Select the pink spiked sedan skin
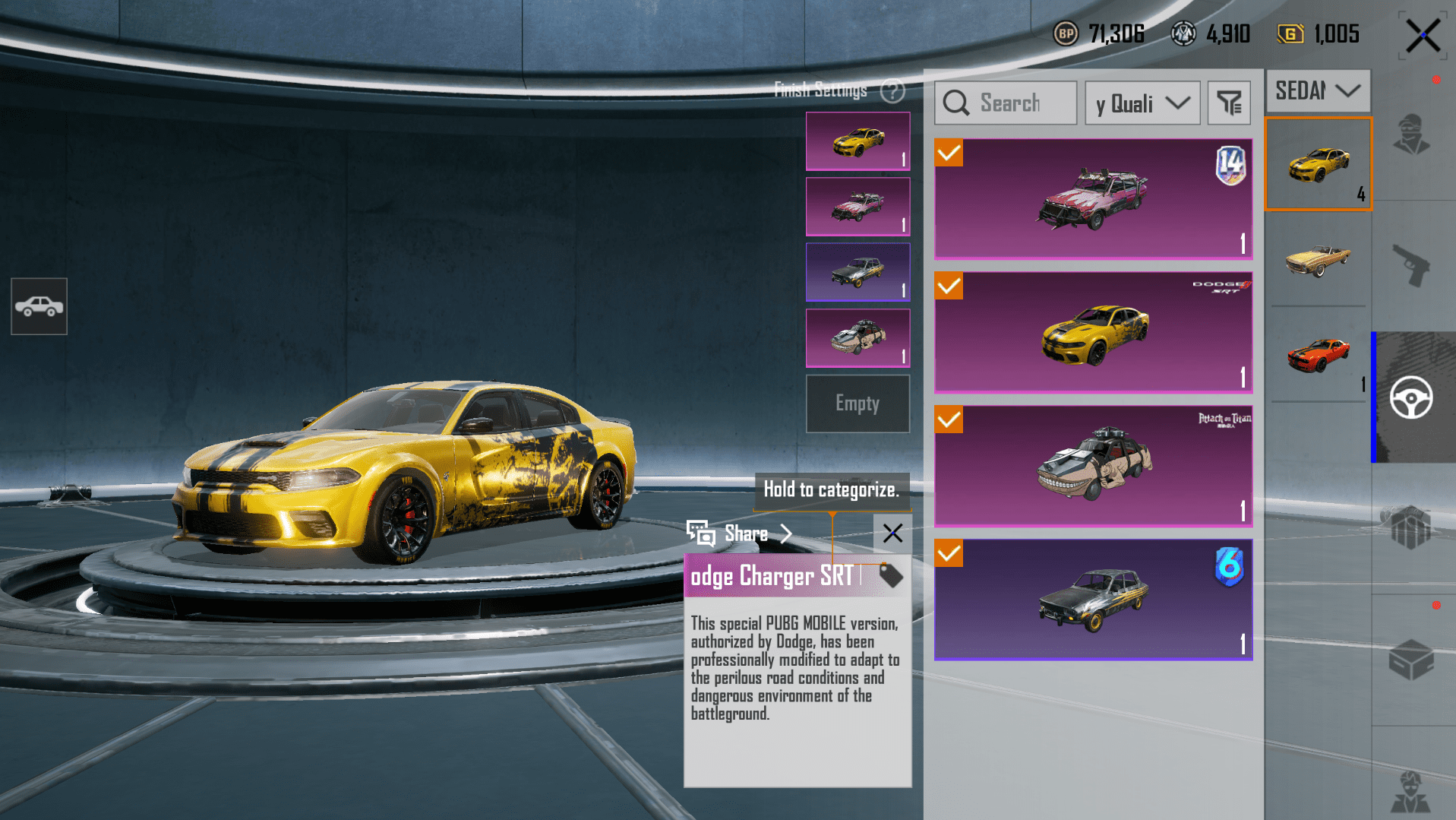 1093,199
